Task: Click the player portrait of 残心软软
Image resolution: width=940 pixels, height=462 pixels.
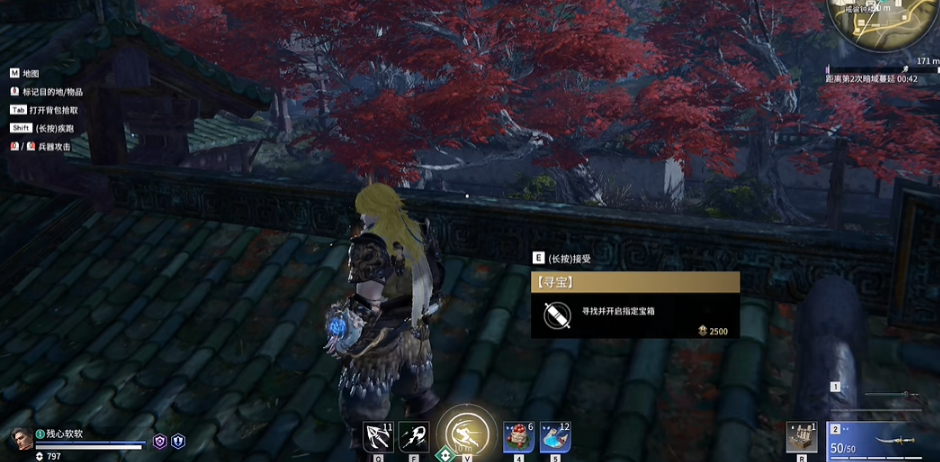Action: coord(20,438)
